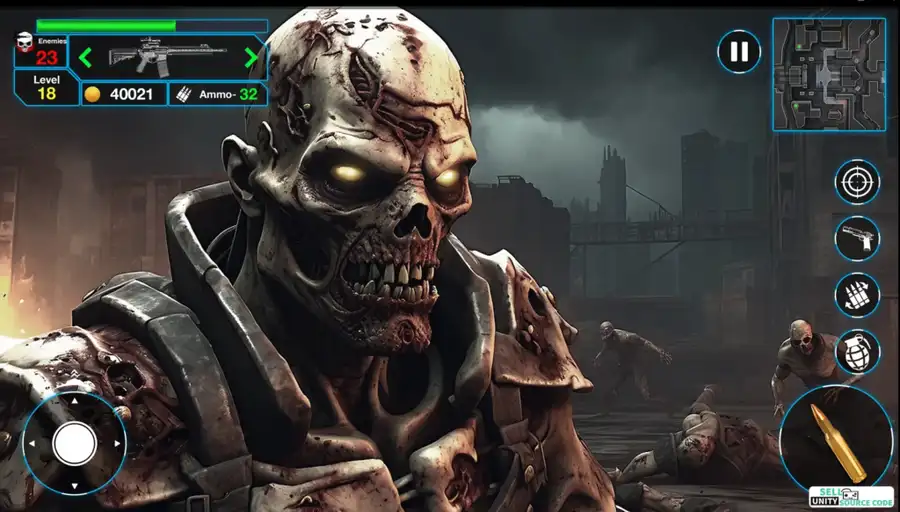Throw a grenade with the grenade button
Screen dimensions: 900x512
coord(857,351)
